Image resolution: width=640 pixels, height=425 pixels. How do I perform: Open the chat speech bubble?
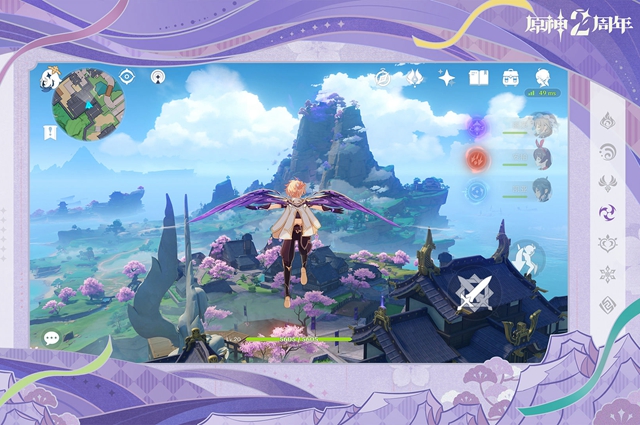pos(51,338)
